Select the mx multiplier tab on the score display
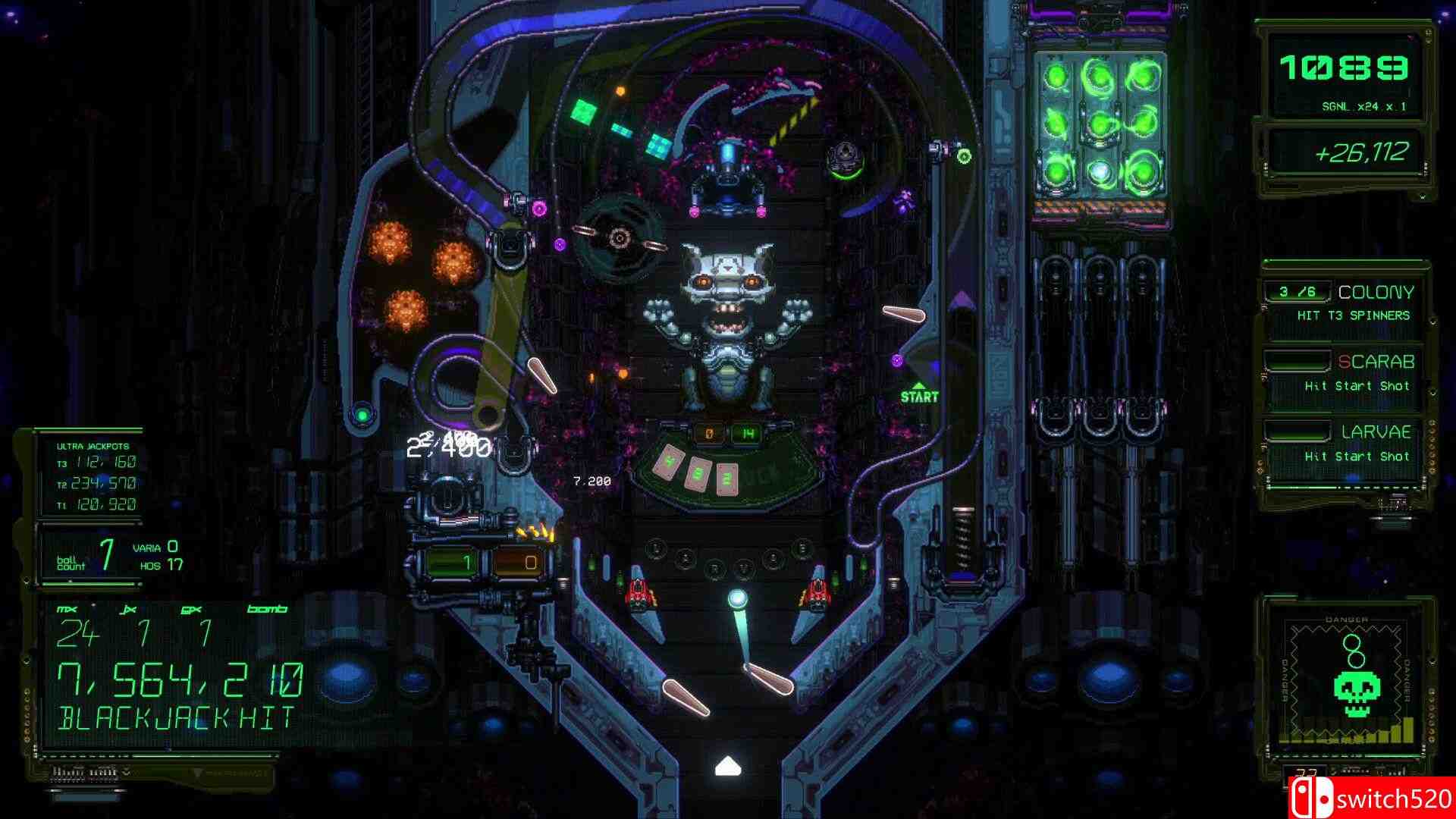The image size is (1456, 819). [67, 607]
